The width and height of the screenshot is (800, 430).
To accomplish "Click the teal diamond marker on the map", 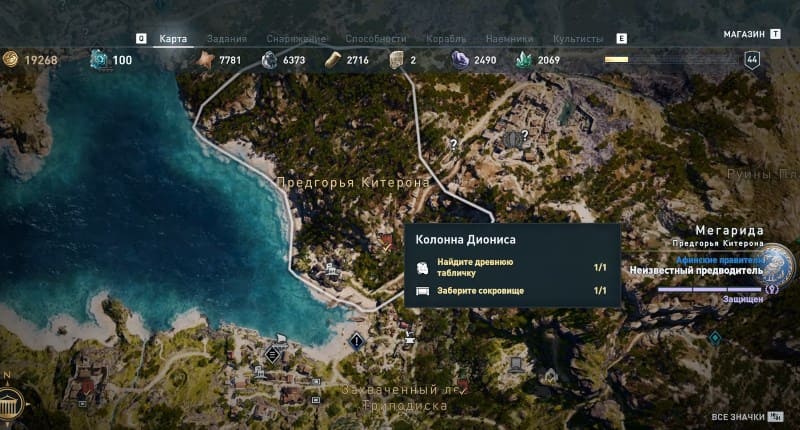I will [x=714, y=338].
